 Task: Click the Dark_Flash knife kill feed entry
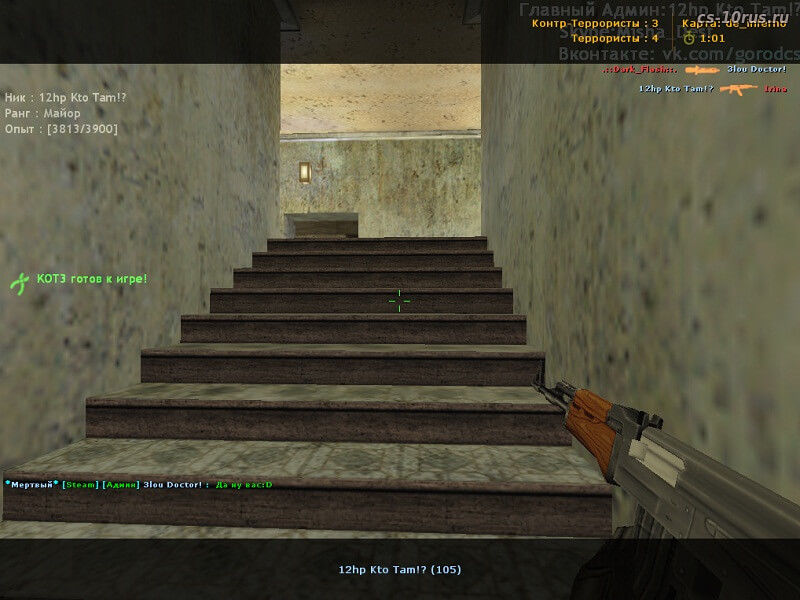point(695,70)
